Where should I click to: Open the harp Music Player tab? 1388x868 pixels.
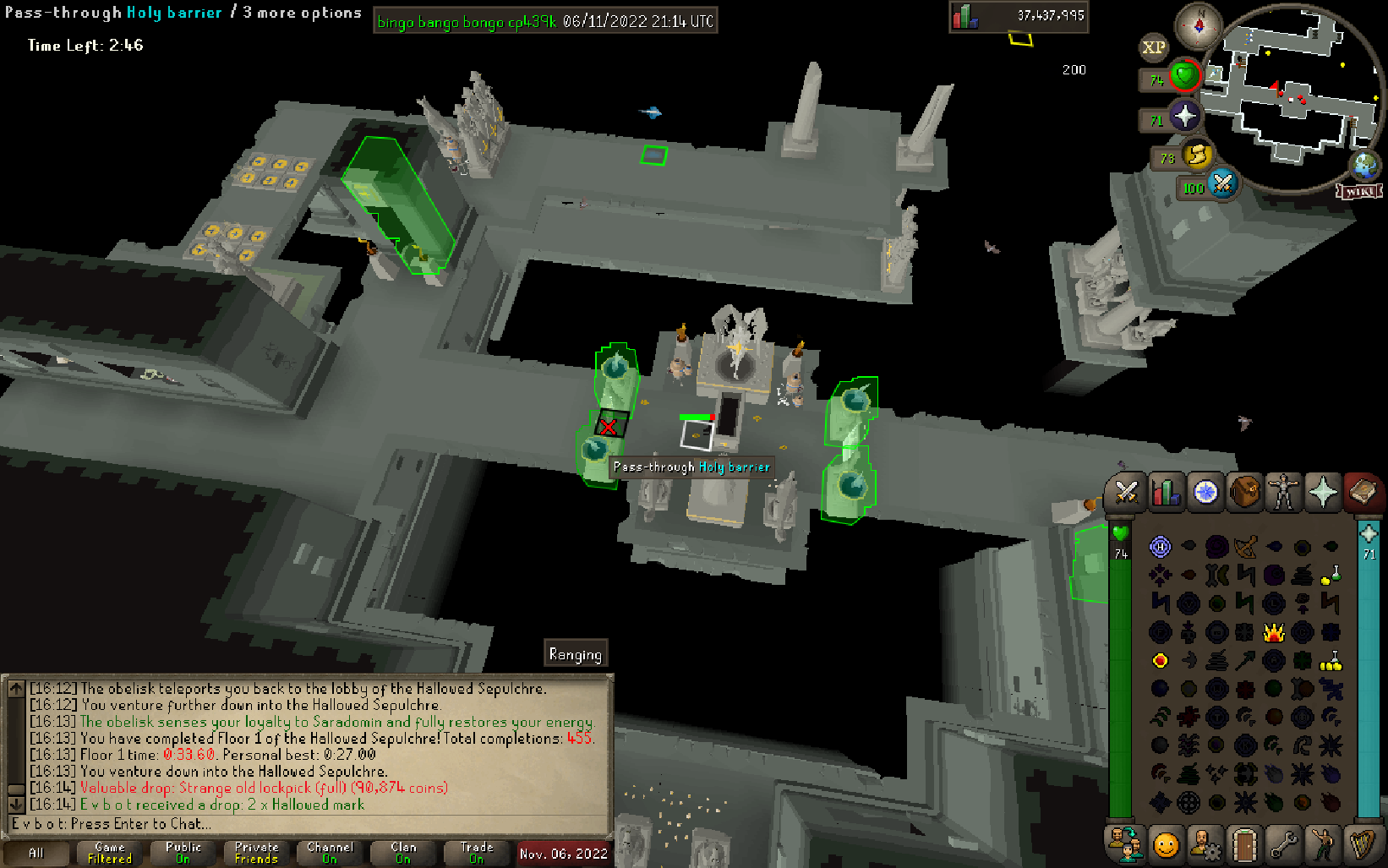click(x=1362, y=844)
